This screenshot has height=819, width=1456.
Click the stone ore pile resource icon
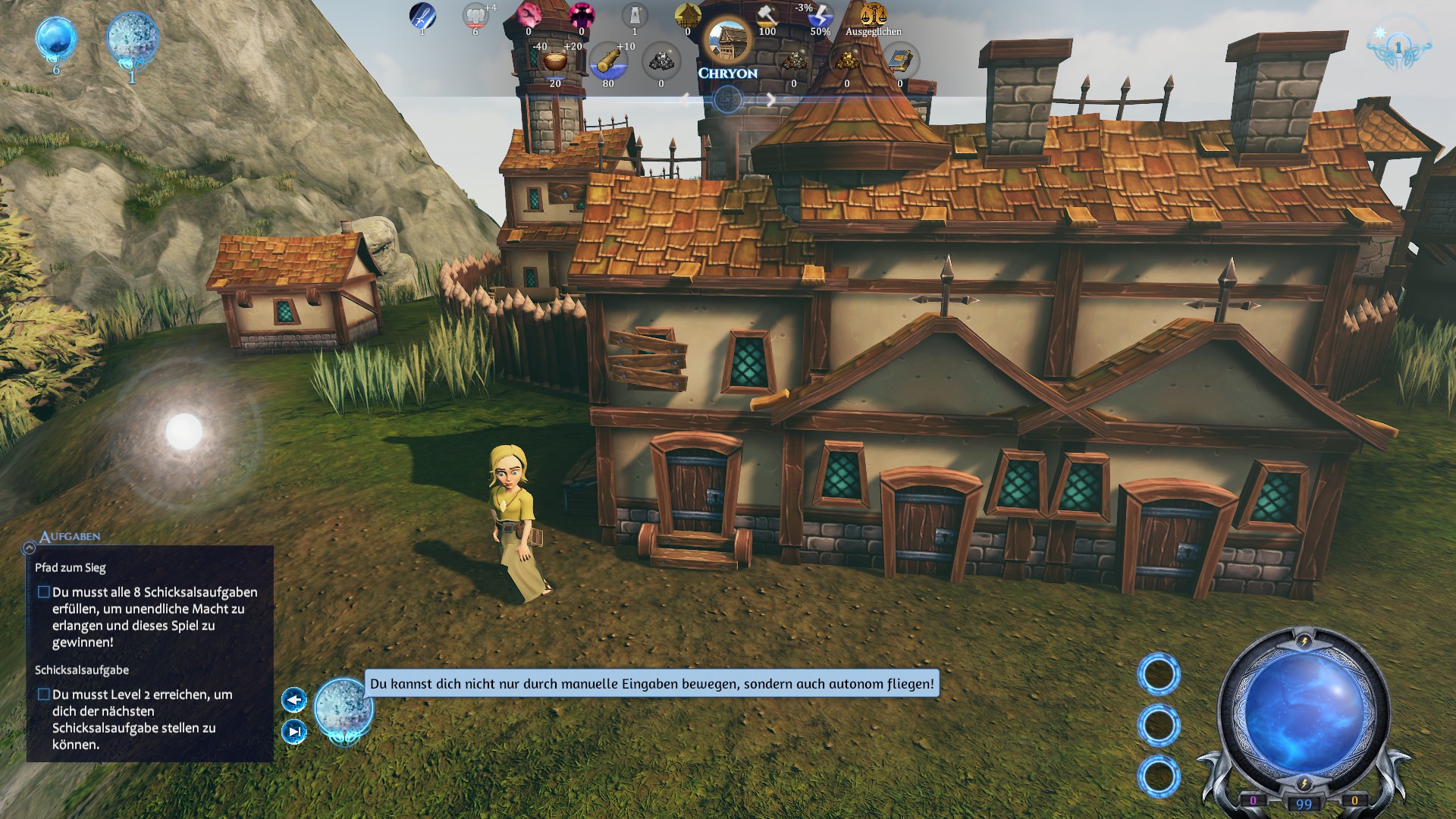(661, 61)
